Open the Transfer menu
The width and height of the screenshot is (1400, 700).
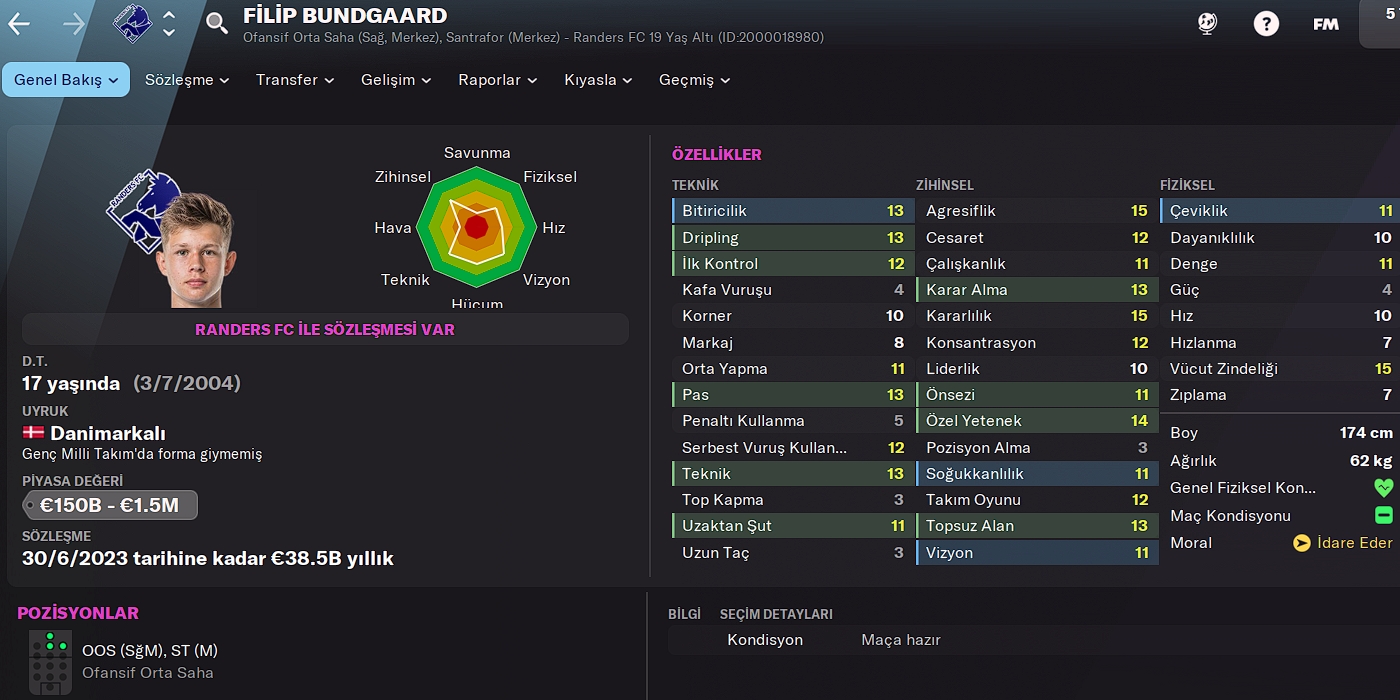(x=295, y=80)
